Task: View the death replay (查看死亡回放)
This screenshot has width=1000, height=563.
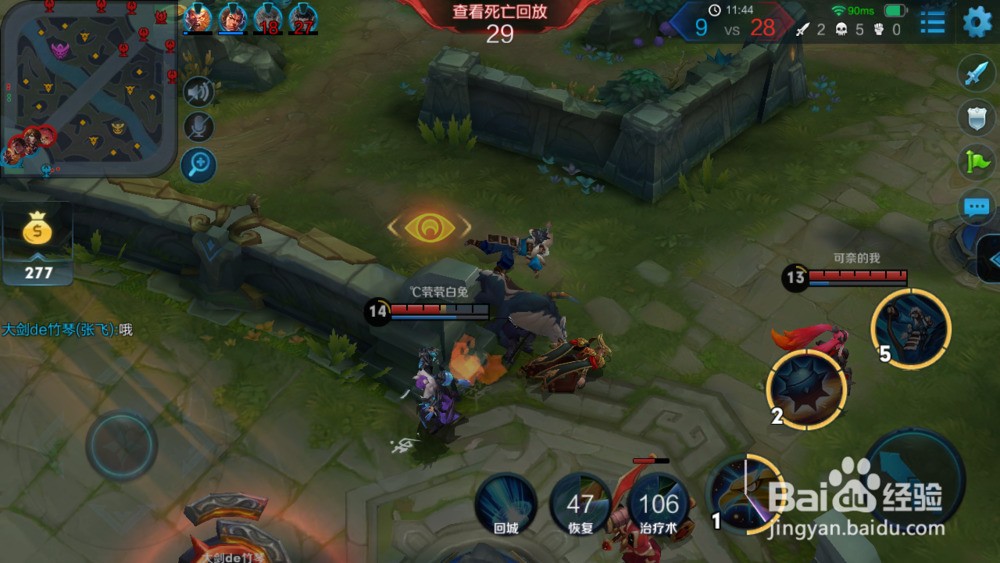Action: tap(499, 13)
